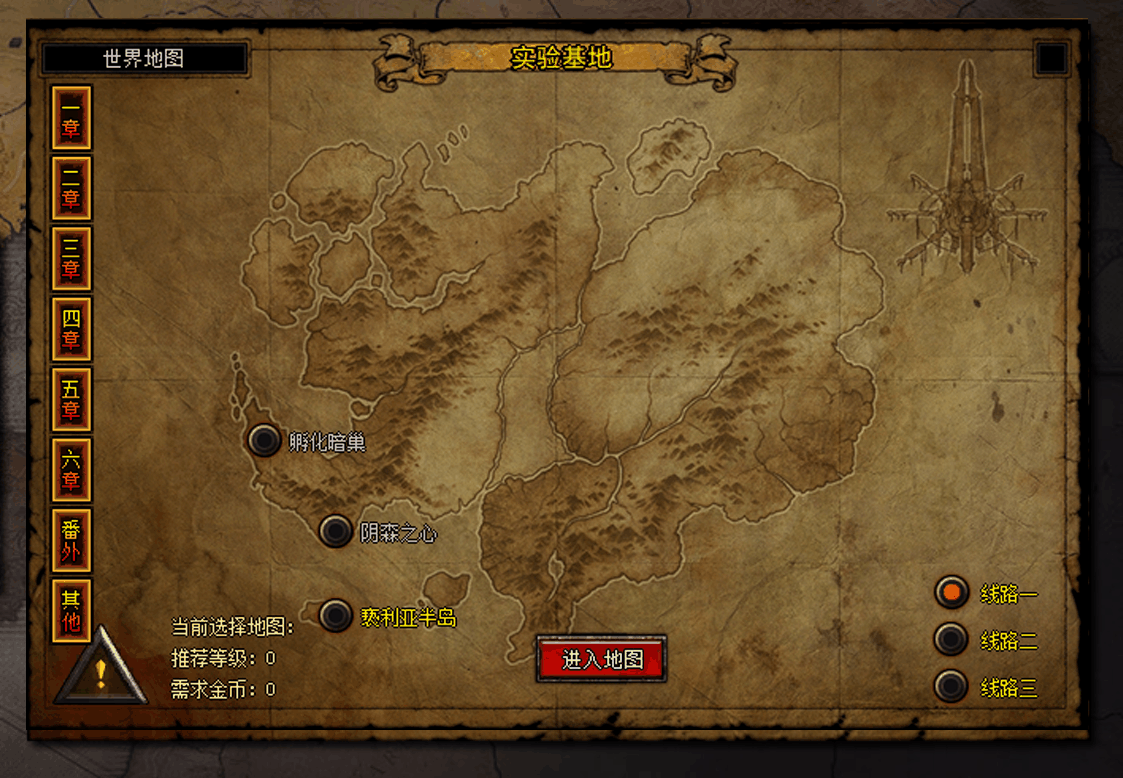1123x778 pixels.
Task: Select the 孵化暗巢 map marker
Action: point(264,440)
